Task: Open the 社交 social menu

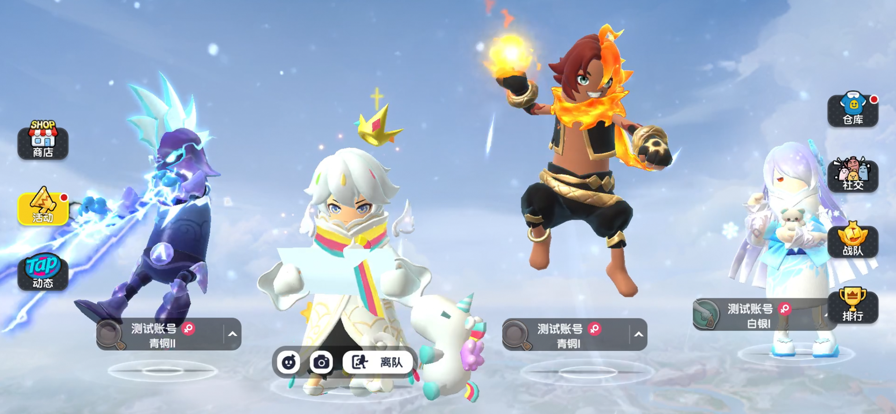Action: click(x=852, y=174)
